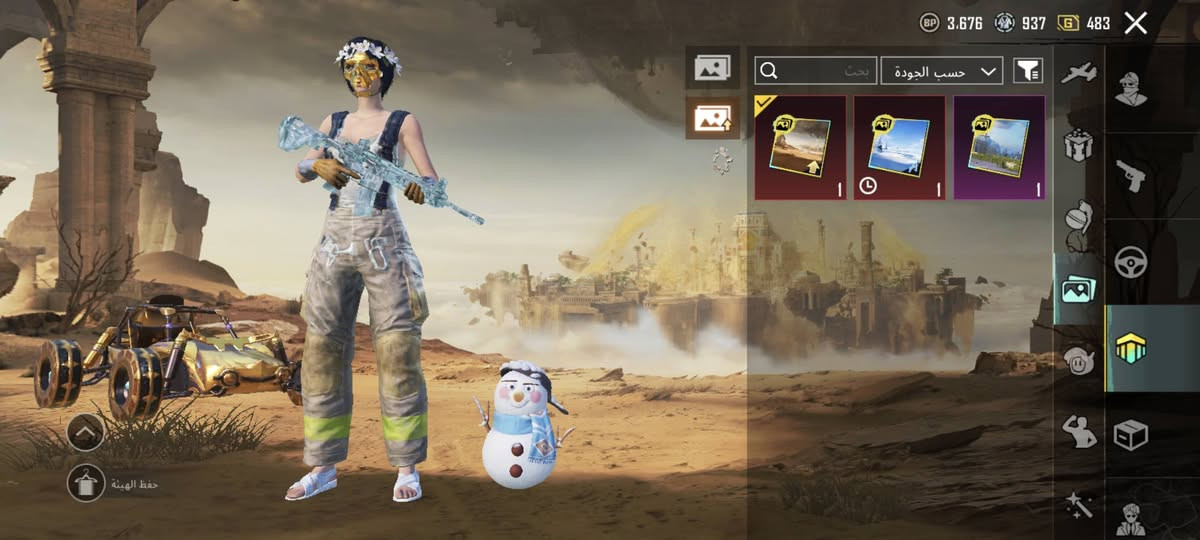Open the filter funnel options
This screenshot has width=1200, height=540.
pyautogui.click(x=1028, y=70)
